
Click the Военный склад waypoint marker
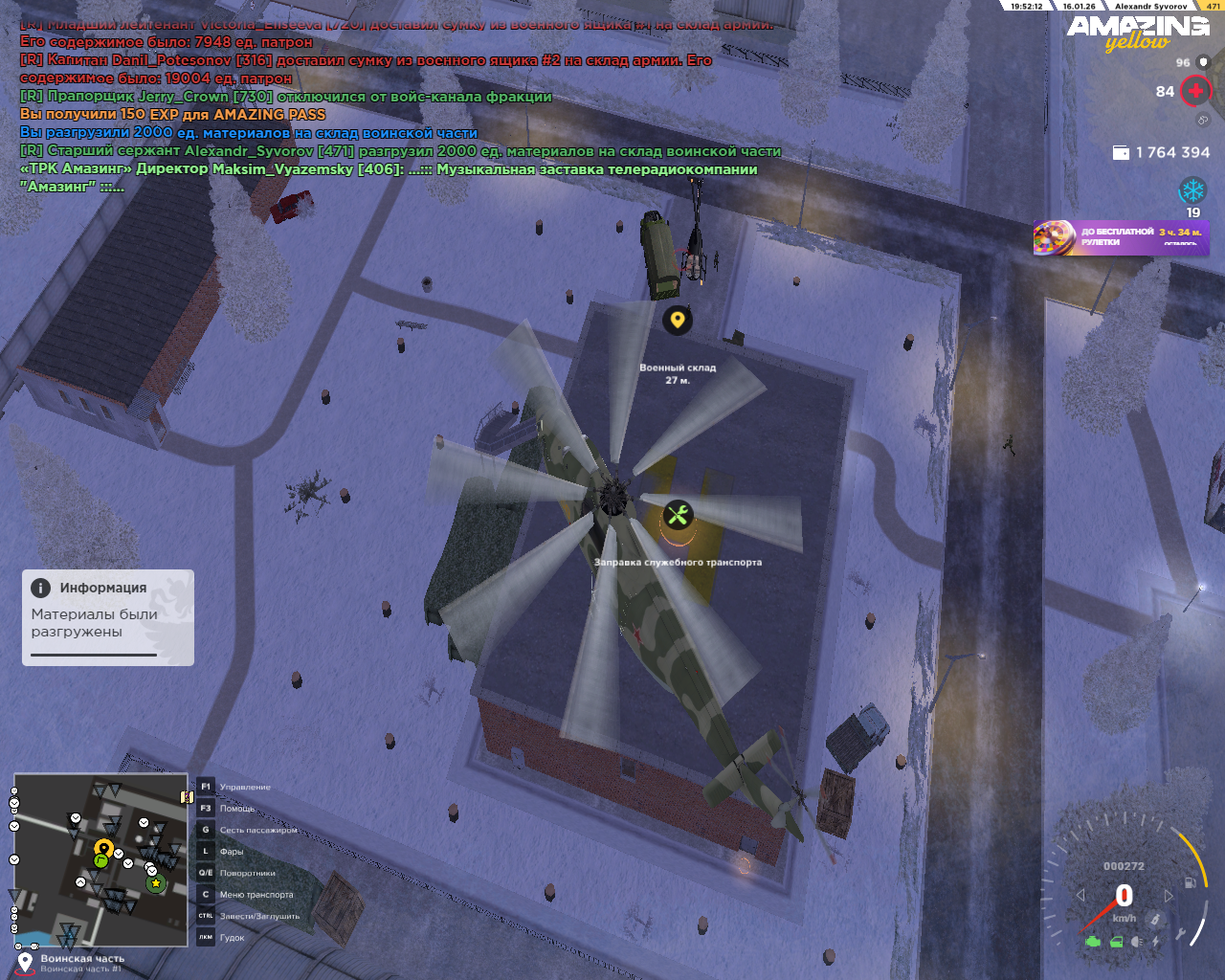coord(678,320)
